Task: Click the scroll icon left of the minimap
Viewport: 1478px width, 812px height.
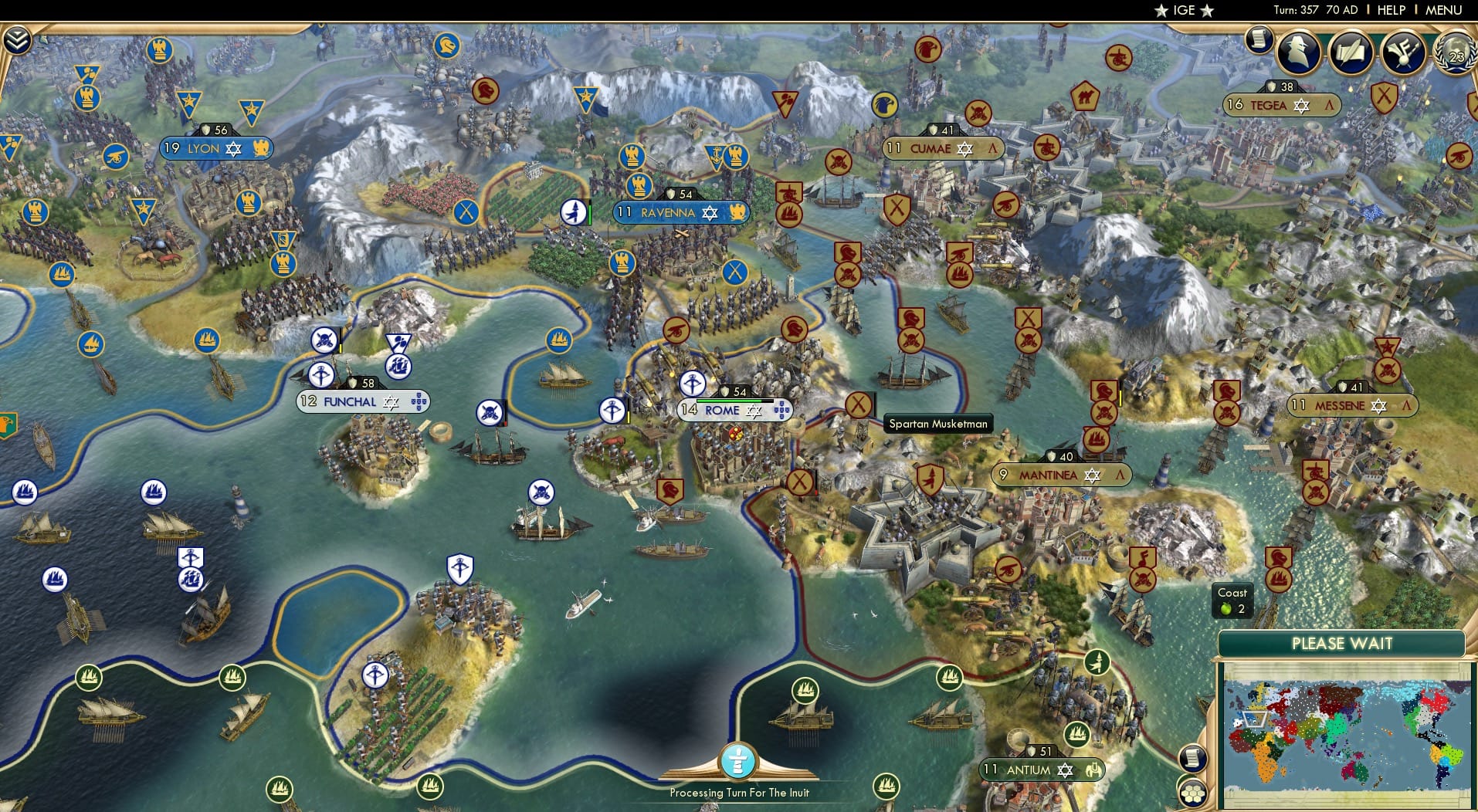Action: pos(1192,758)
